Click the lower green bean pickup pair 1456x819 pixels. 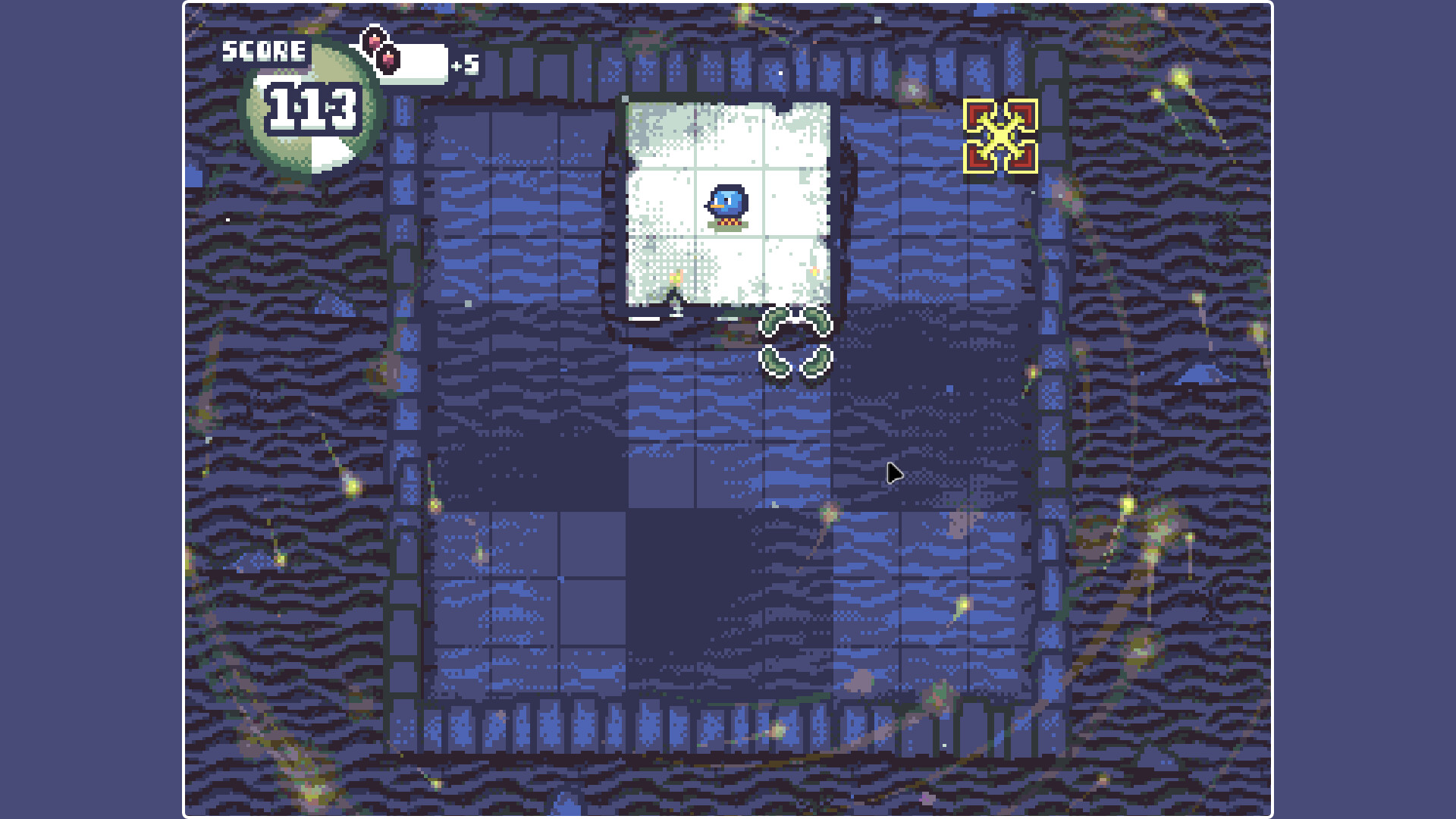point(795,362)
